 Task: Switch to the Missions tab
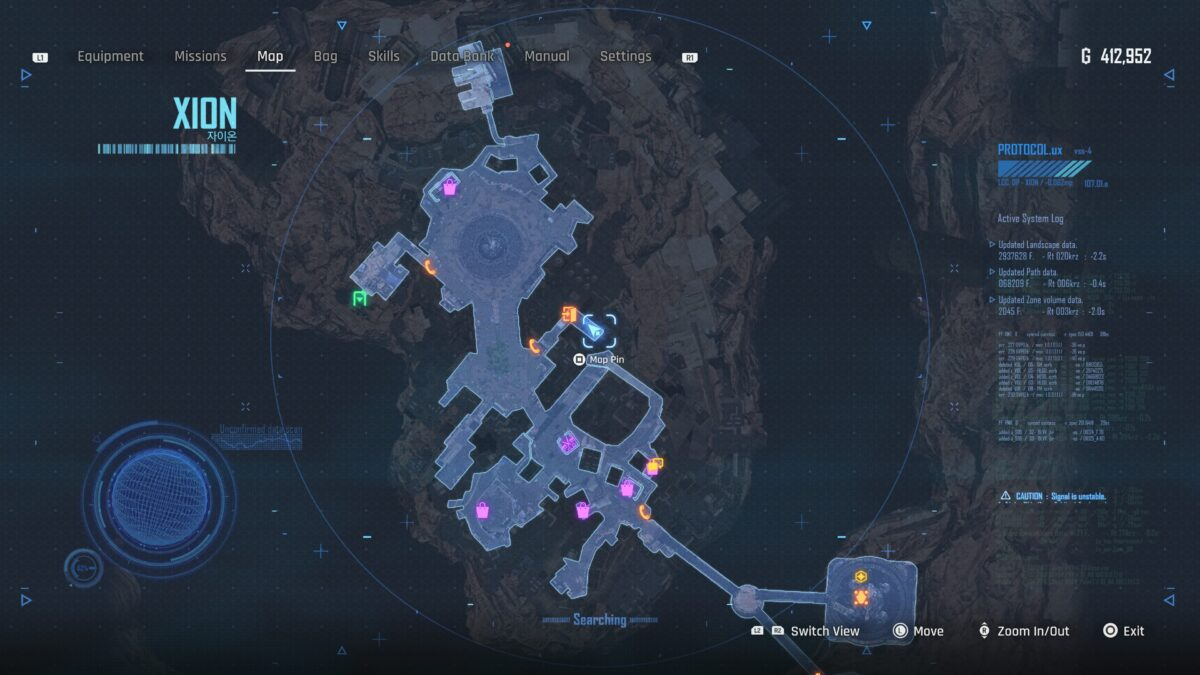[x=200, y=57]
